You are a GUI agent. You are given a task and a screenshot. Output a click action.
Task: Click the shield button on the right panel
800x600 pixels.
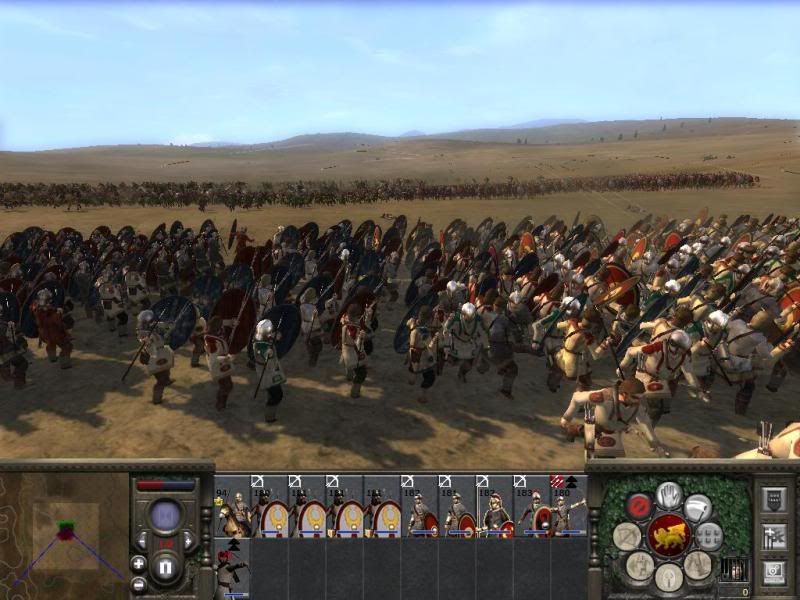[x=773, y=499]
